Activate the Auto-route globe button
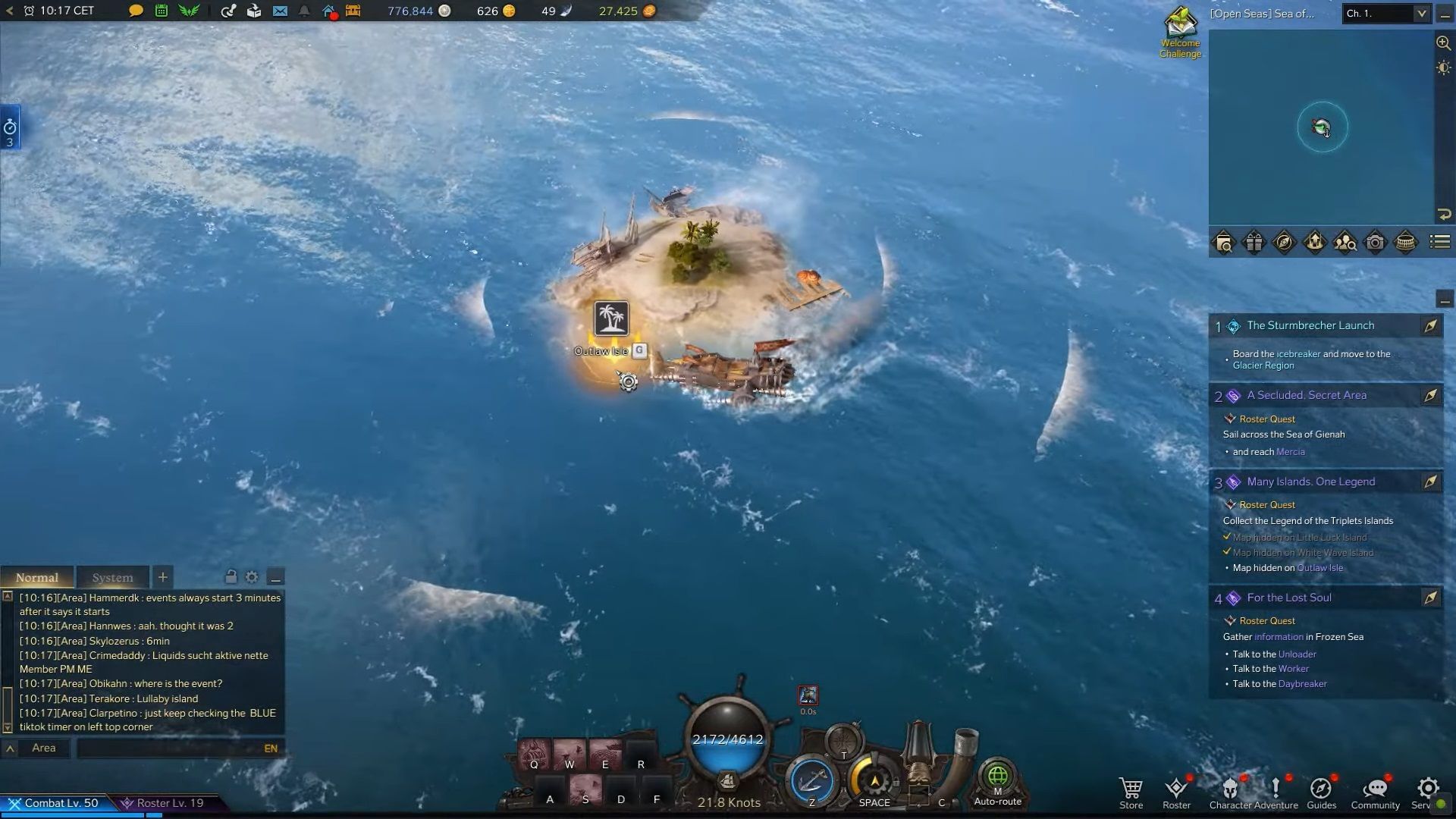This screenshot has width=1456, height=819. (x=997, y=780)
